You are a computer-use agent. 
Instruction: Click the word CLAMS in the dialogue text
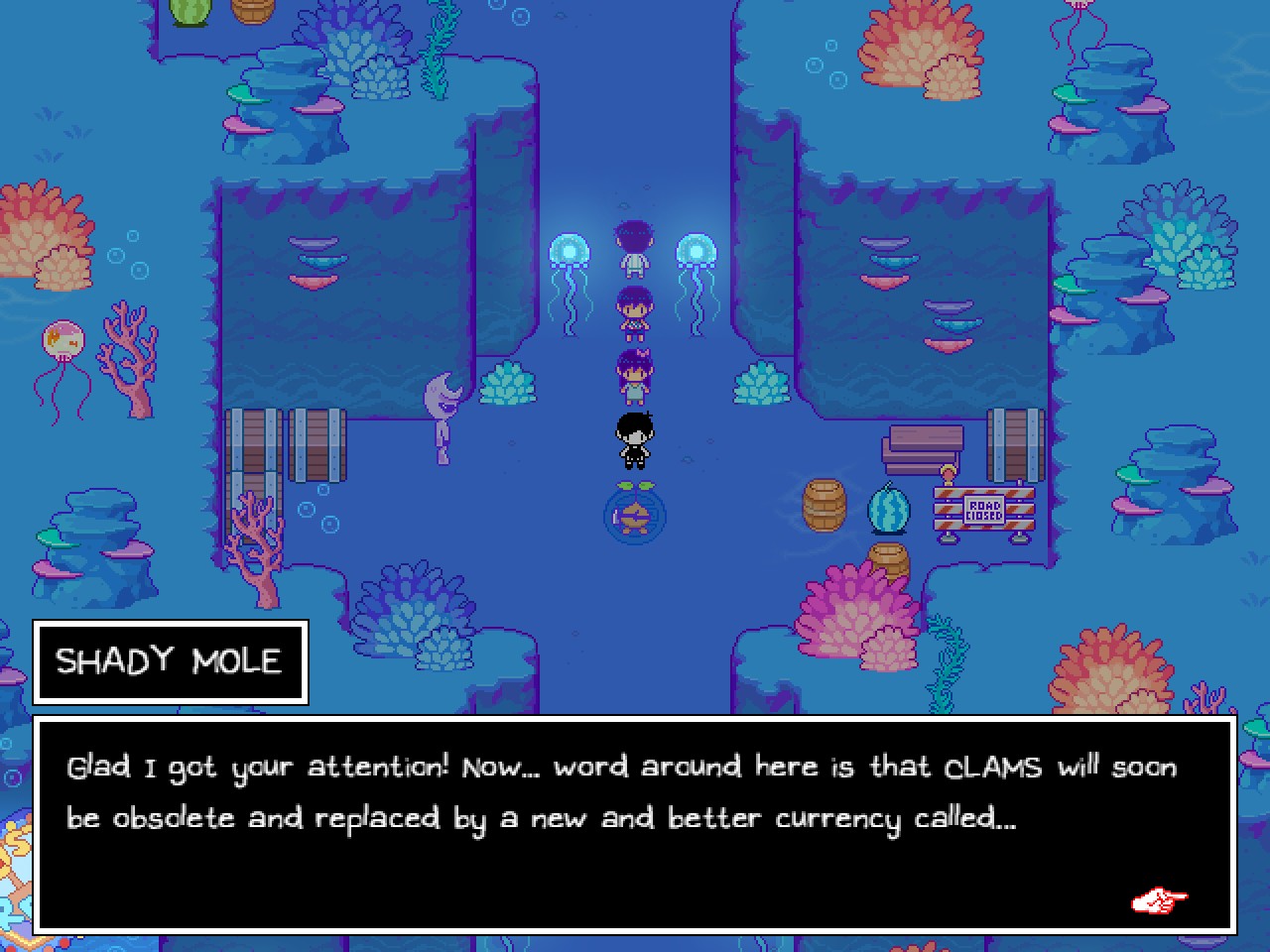pos(992,767)
